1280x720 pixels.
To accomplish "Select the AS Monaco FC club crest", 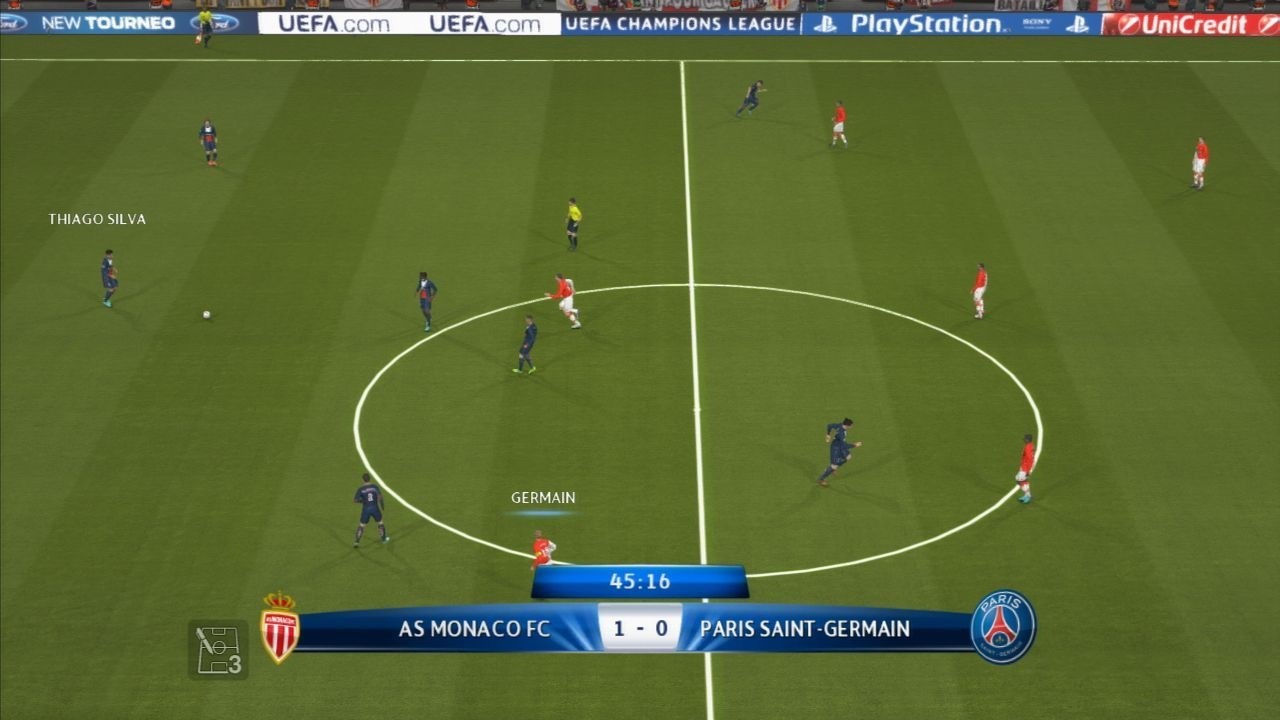I will pos(282,628).
